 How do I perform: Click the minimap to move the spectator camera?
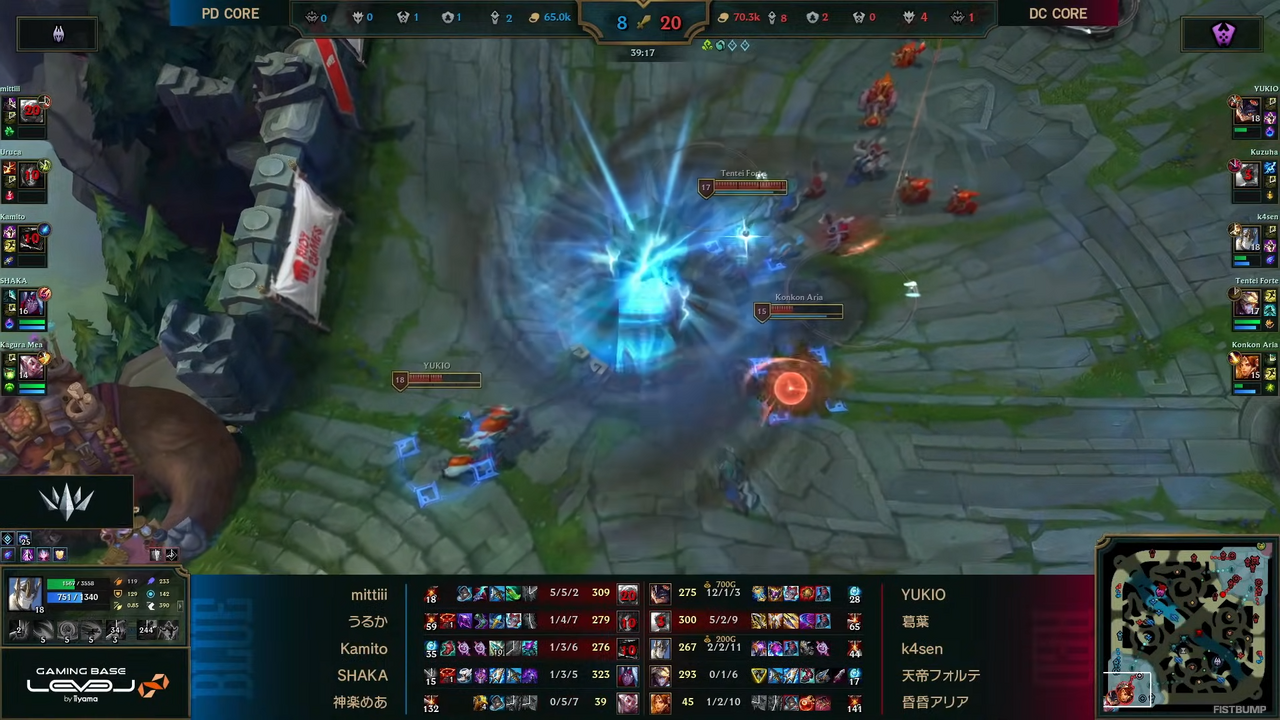tap(1185, 630)
